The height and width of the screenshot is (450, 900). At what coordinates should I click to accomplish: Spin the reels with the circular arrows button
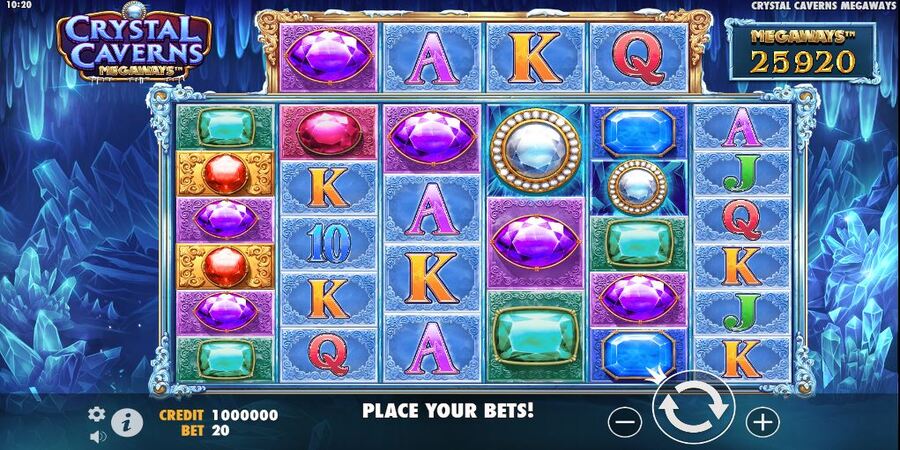693,412
